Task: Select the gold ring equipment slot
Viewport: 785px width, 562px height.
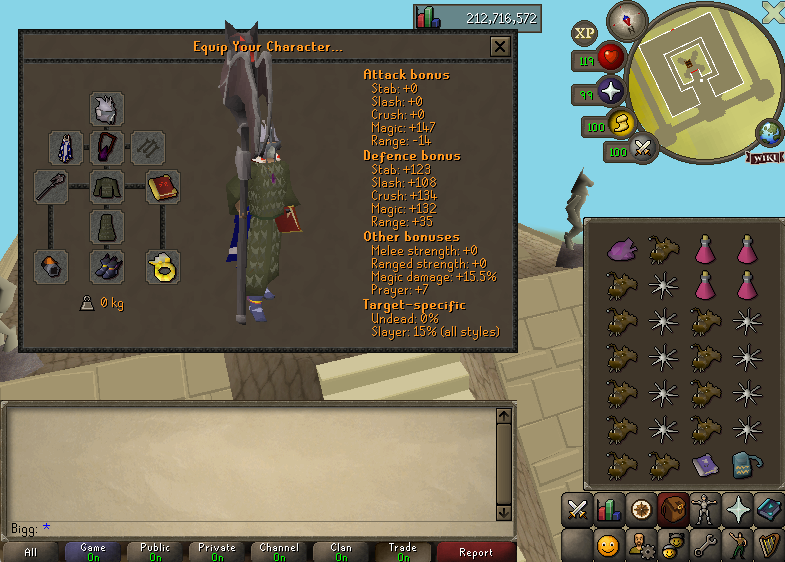Action: [162, 266]
